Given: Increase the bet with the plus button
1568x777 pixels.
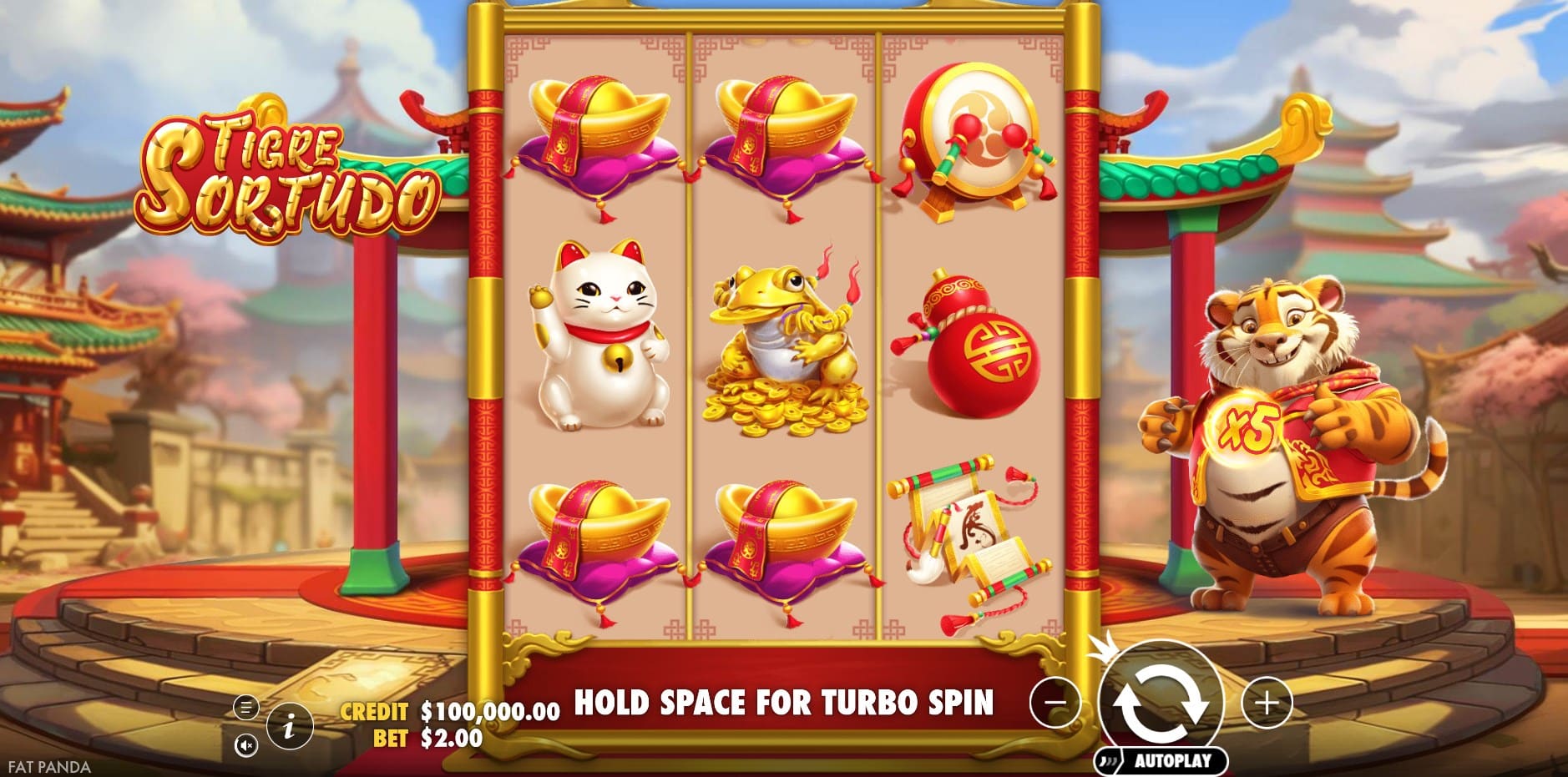Looking at the screenshot, I should [1267, 703].
